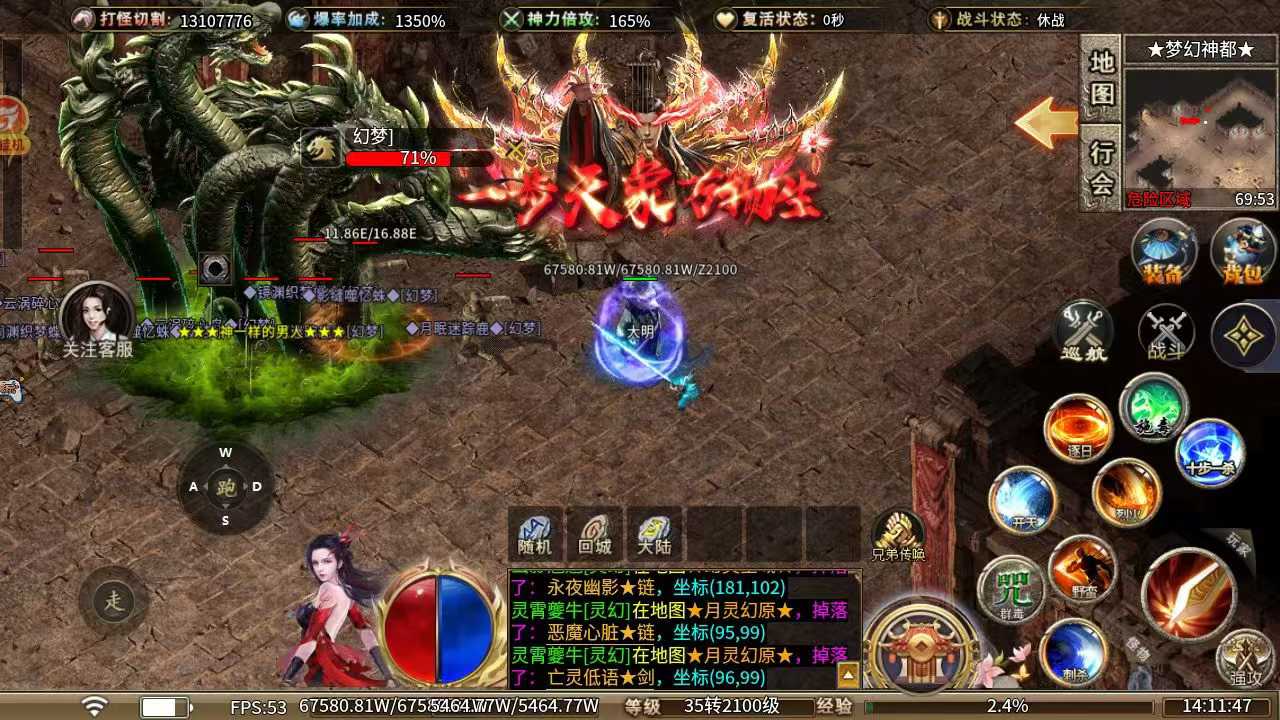Toggle 跑 run mode on movement pad
The height and width of the screenshot is (720, 1280).
point(225,487)
